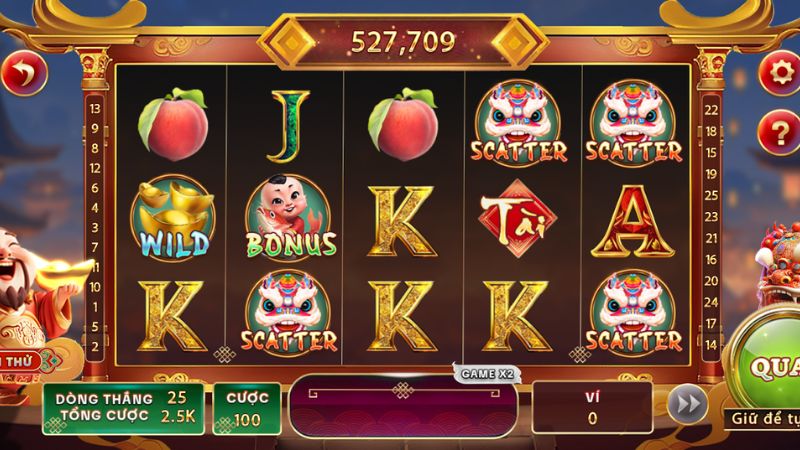Select the CHƠI THỬ trial play banner
Screen dimensions: 800x450
click(x=22, y=361)
